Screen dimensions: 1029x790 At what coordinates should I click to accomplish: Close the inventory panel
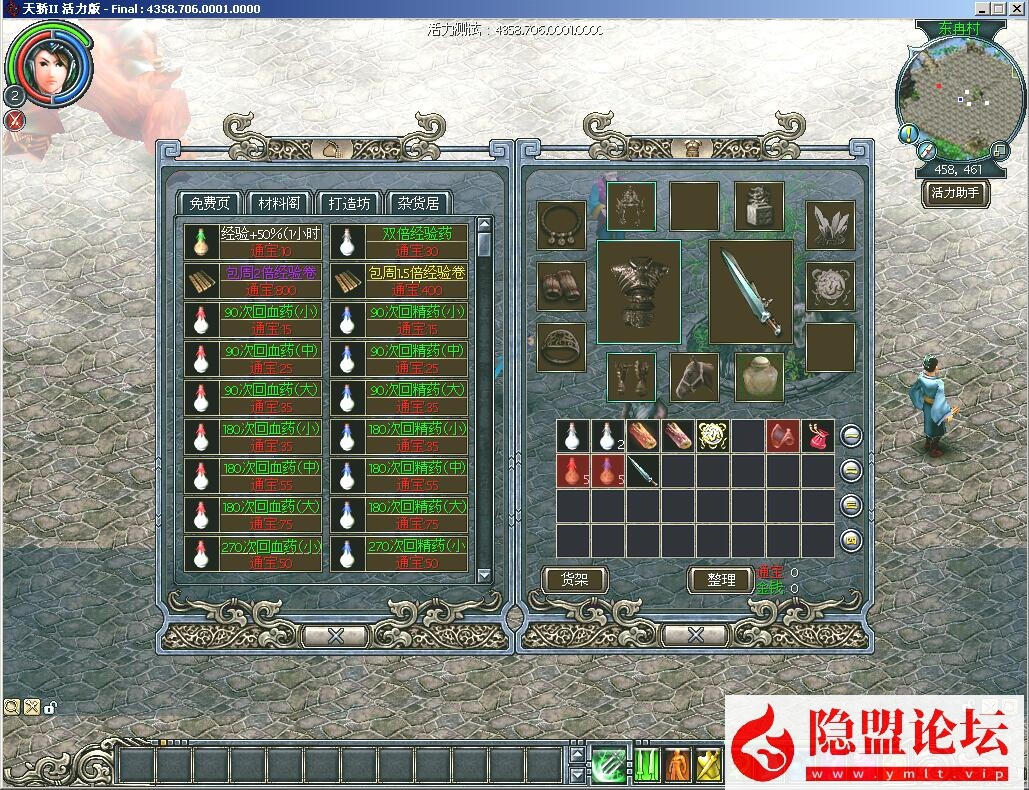694,636
